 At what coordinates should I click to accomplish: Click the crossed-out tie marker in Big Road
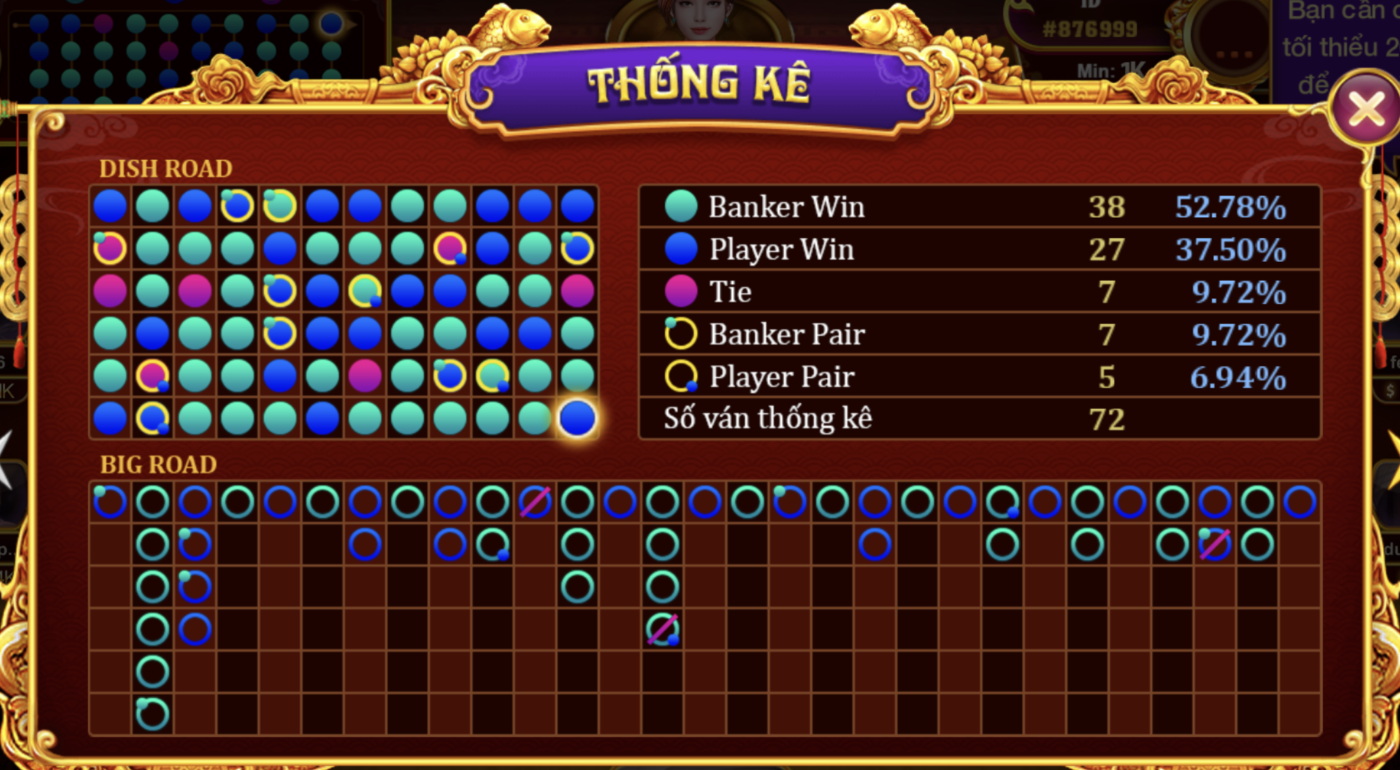(x=661, y=630)
